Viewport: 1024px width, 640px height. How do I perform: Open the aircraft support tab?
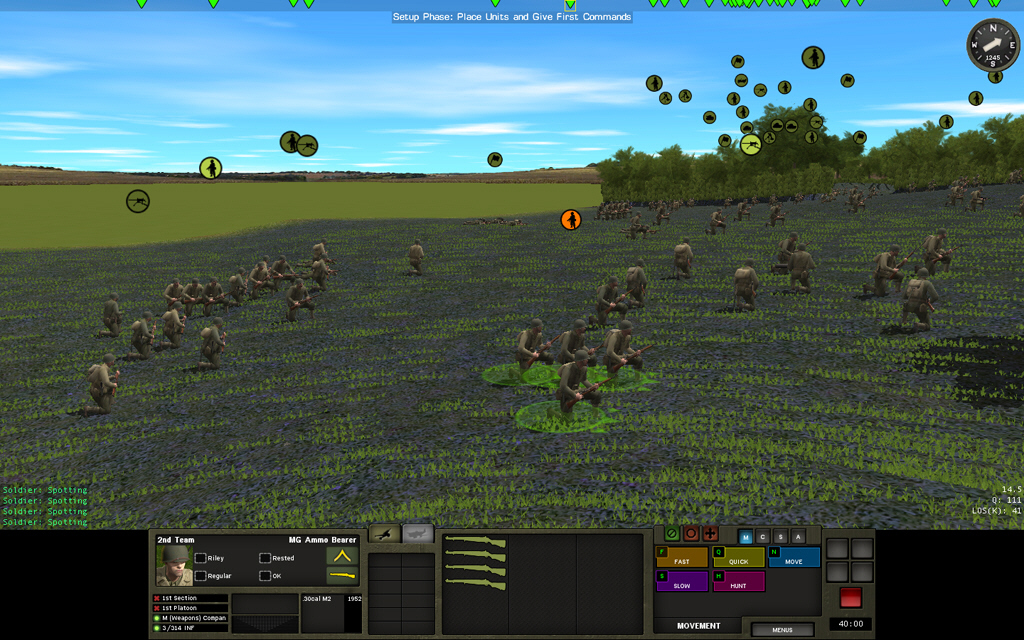point(419,534)
